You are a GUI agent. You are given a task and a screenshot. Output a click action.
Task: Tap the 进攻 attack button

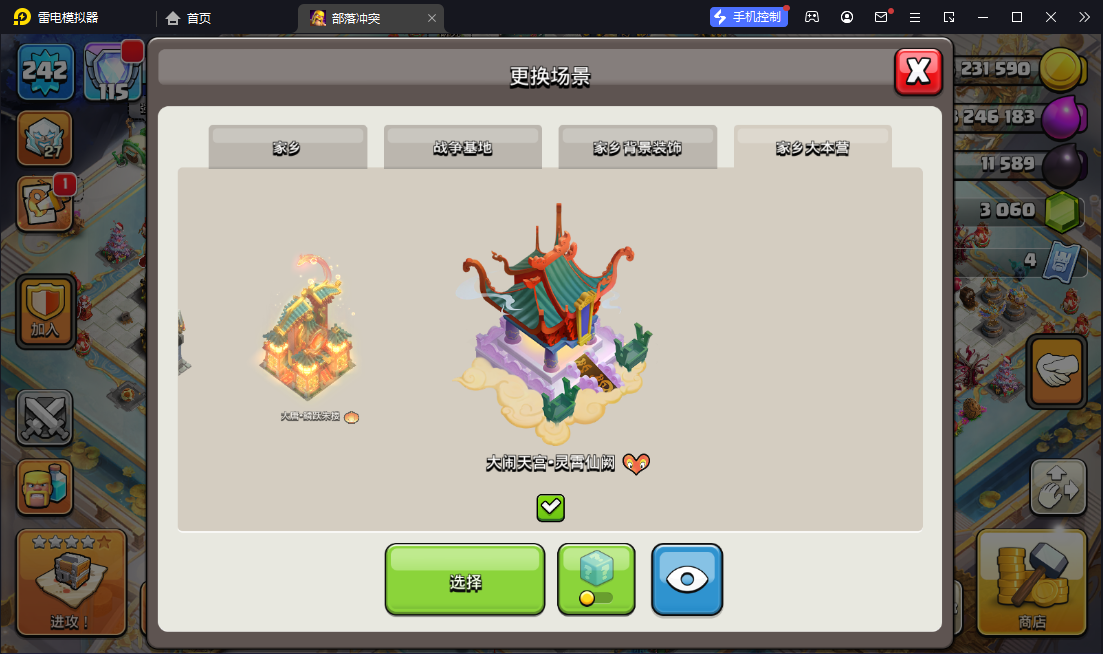click(71, 582)
